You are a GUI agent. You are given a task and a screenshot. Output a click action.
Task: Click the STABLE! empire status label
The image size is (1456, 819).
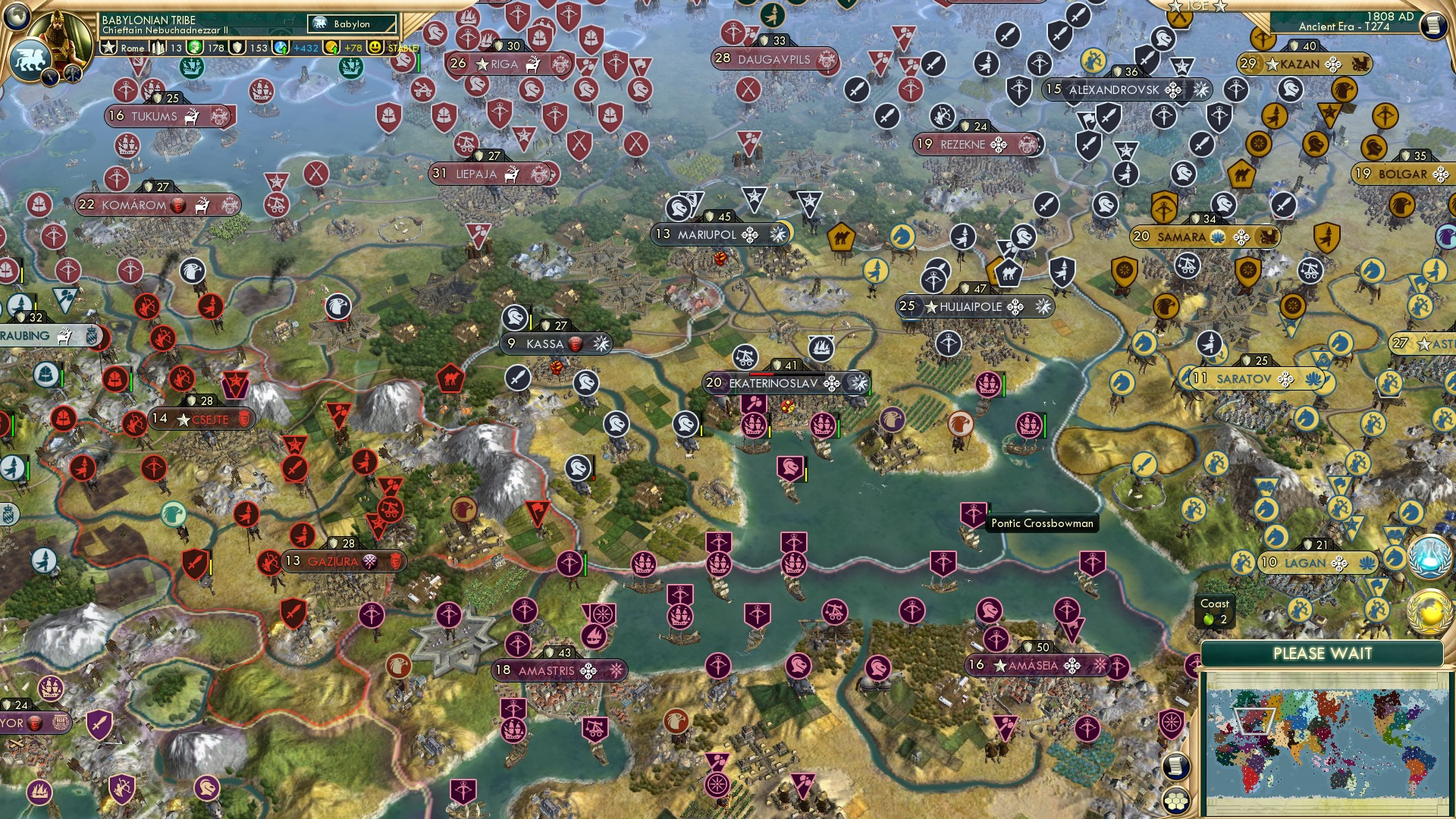tap(404, 47)
